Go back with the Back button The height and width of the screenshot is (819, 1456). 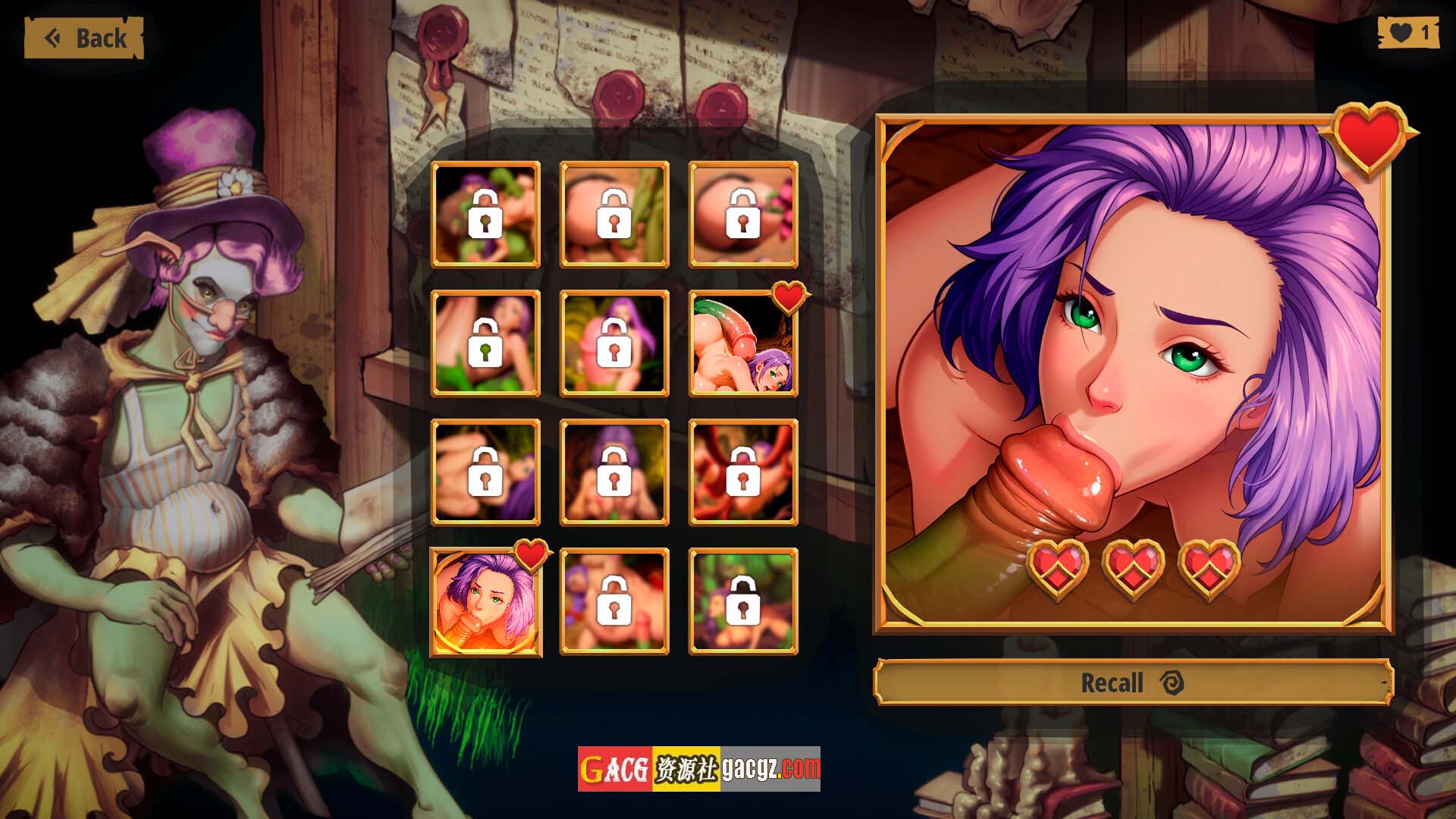tap(84, 38)
